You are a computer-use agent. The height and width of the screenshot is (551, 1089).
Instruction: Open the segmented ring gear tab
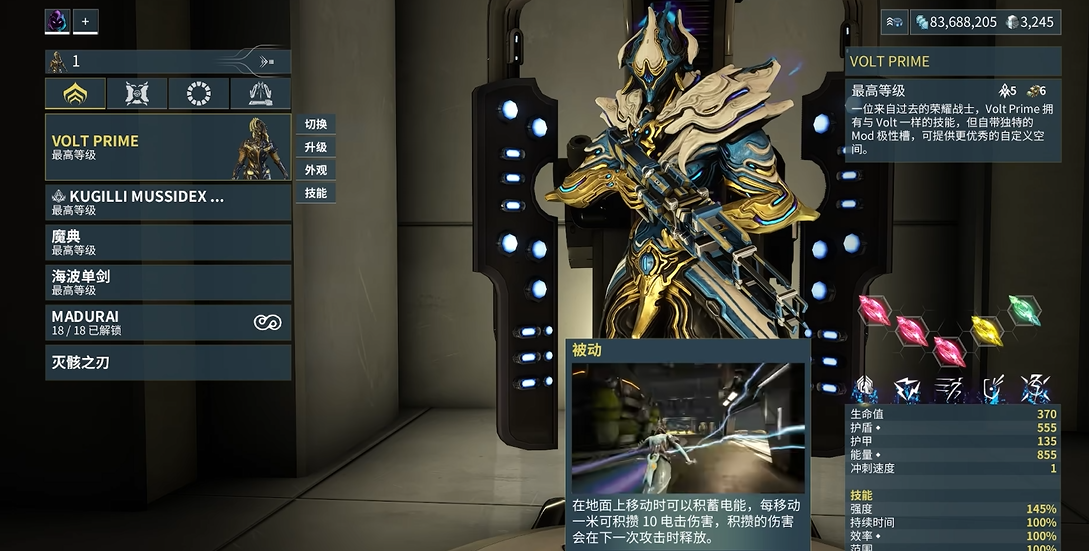(x=199, y=94)
